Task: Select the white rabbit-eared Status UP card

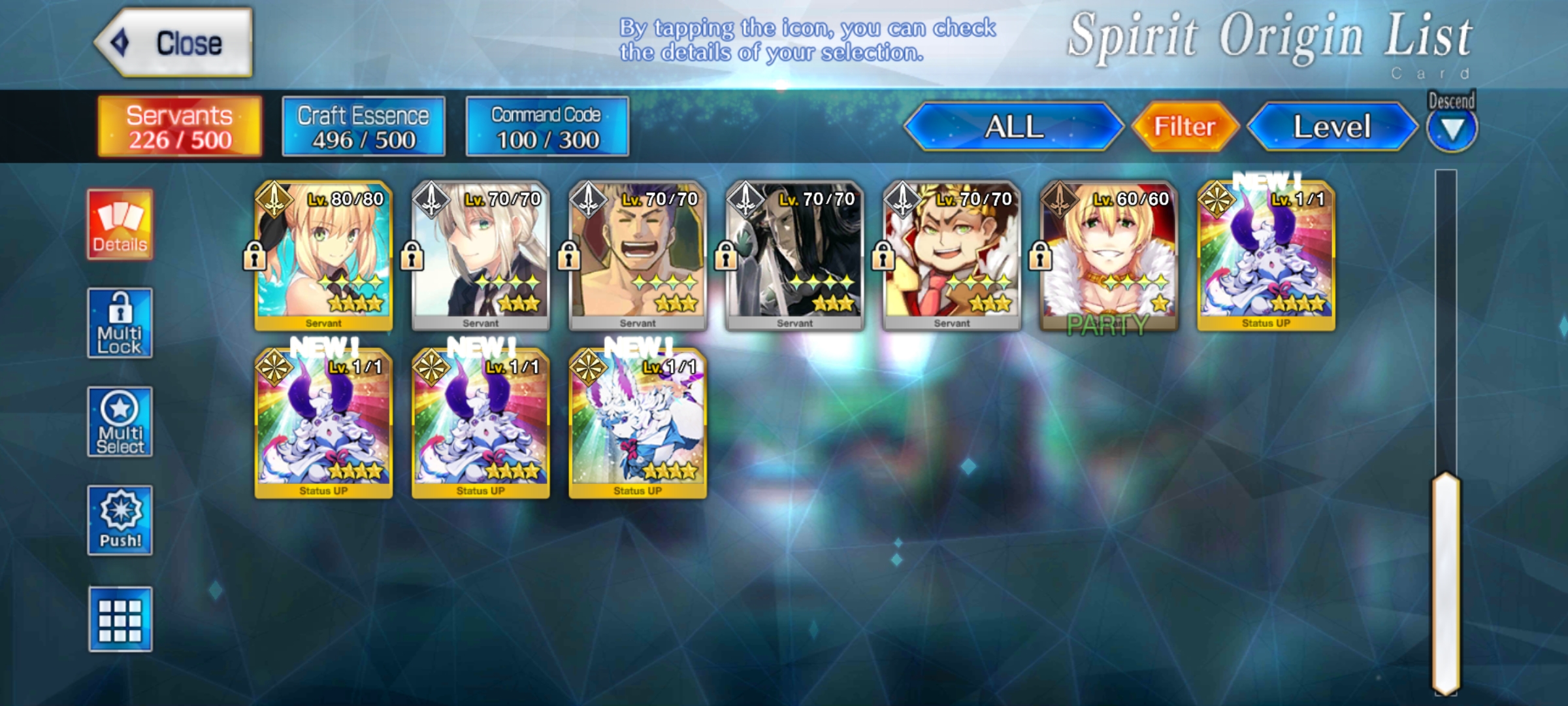Action: coord(638,424)
